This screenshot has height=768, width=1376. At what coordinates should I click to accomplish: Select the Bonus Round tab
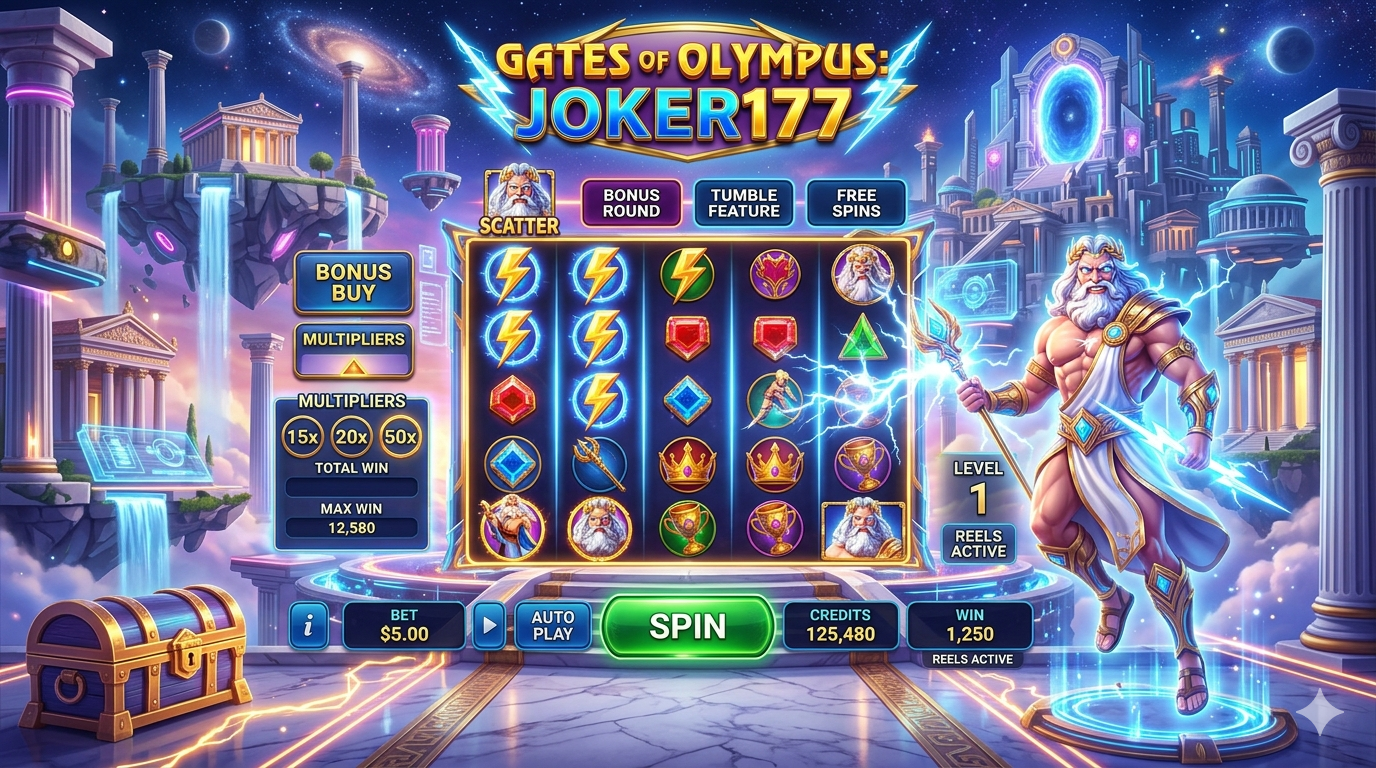coord(631,203)
